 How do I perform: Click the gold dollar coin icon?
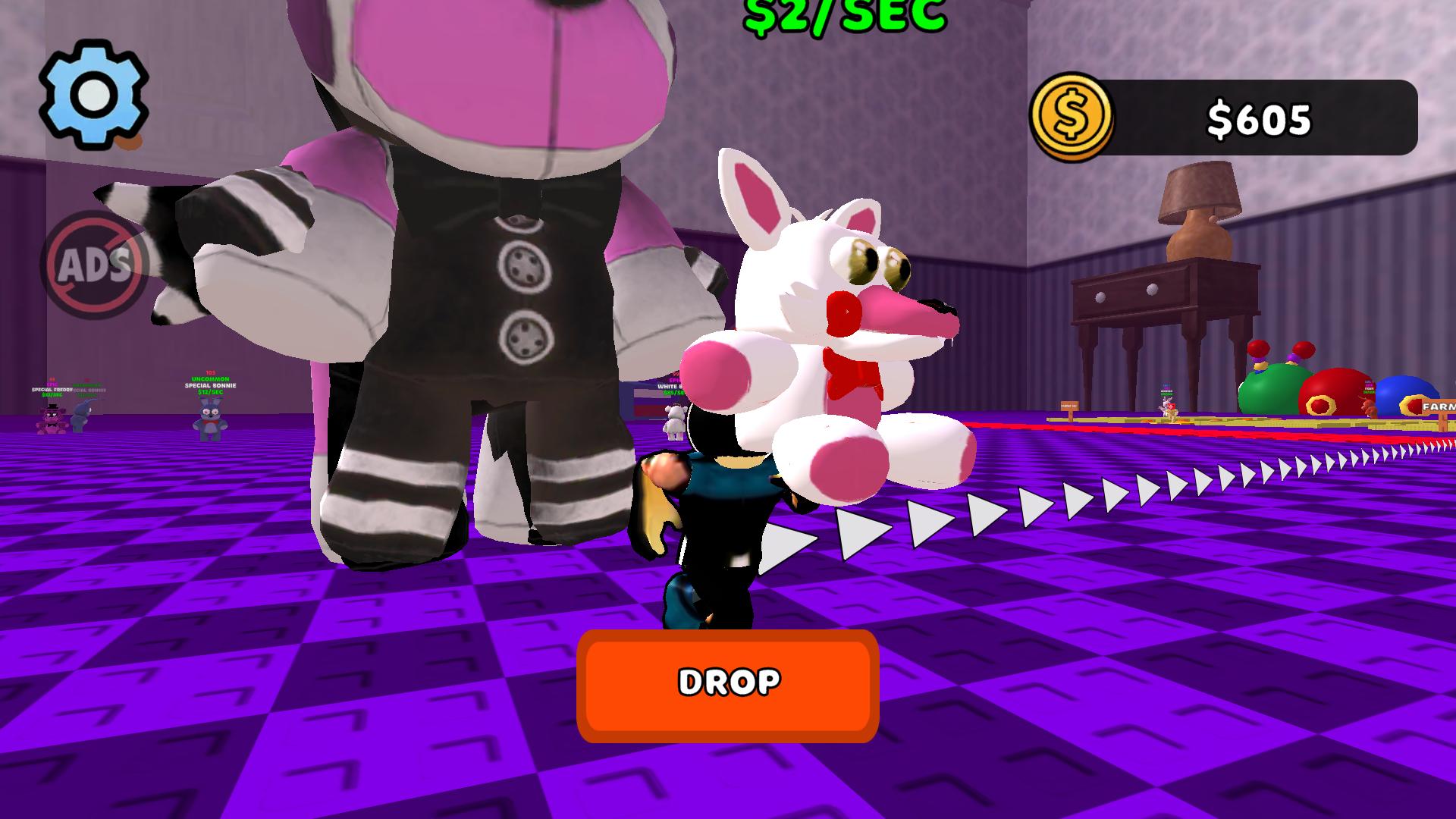1073,116
